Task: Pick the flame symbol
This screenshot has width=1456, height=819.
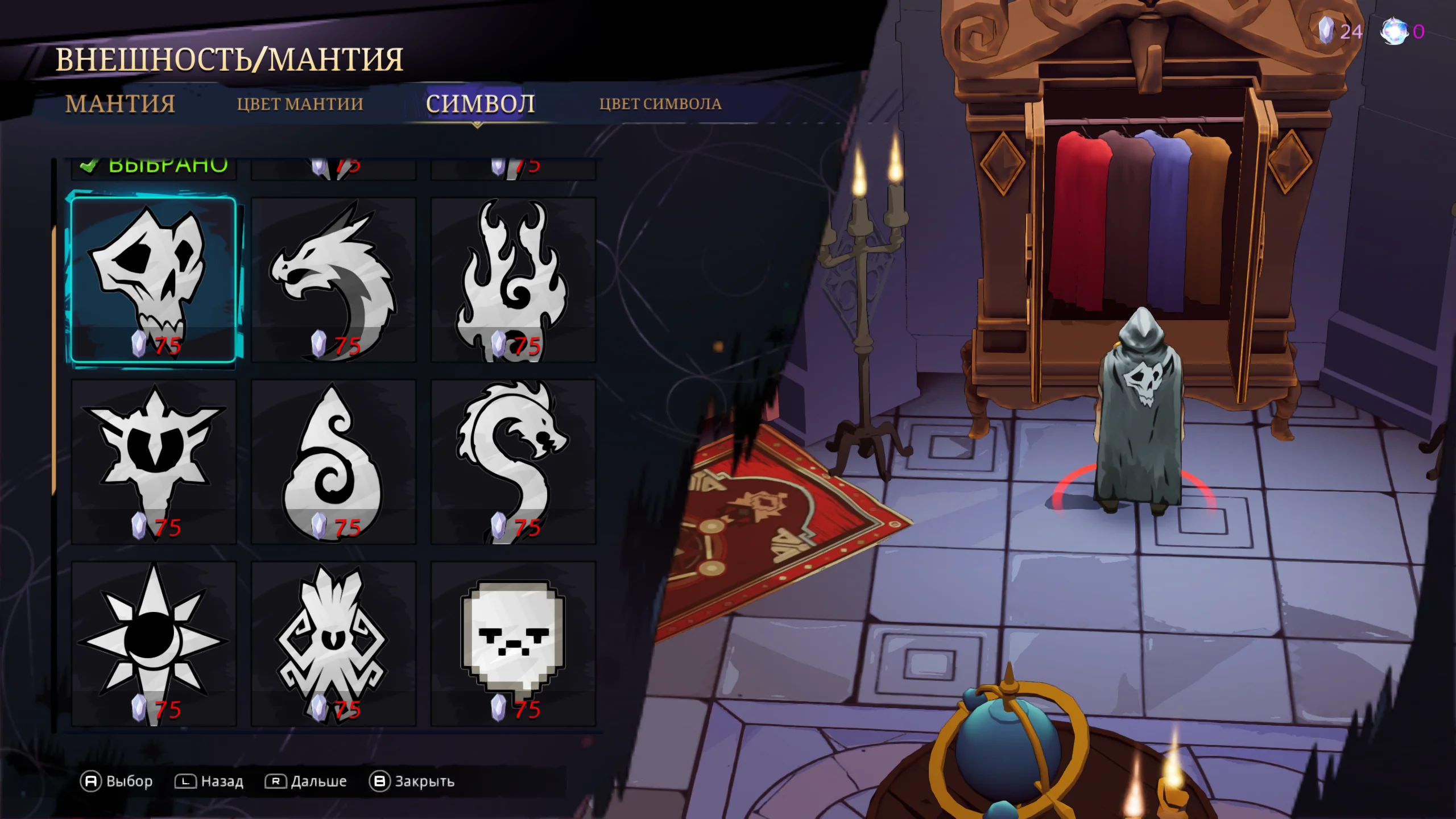Action: (513, 279)
